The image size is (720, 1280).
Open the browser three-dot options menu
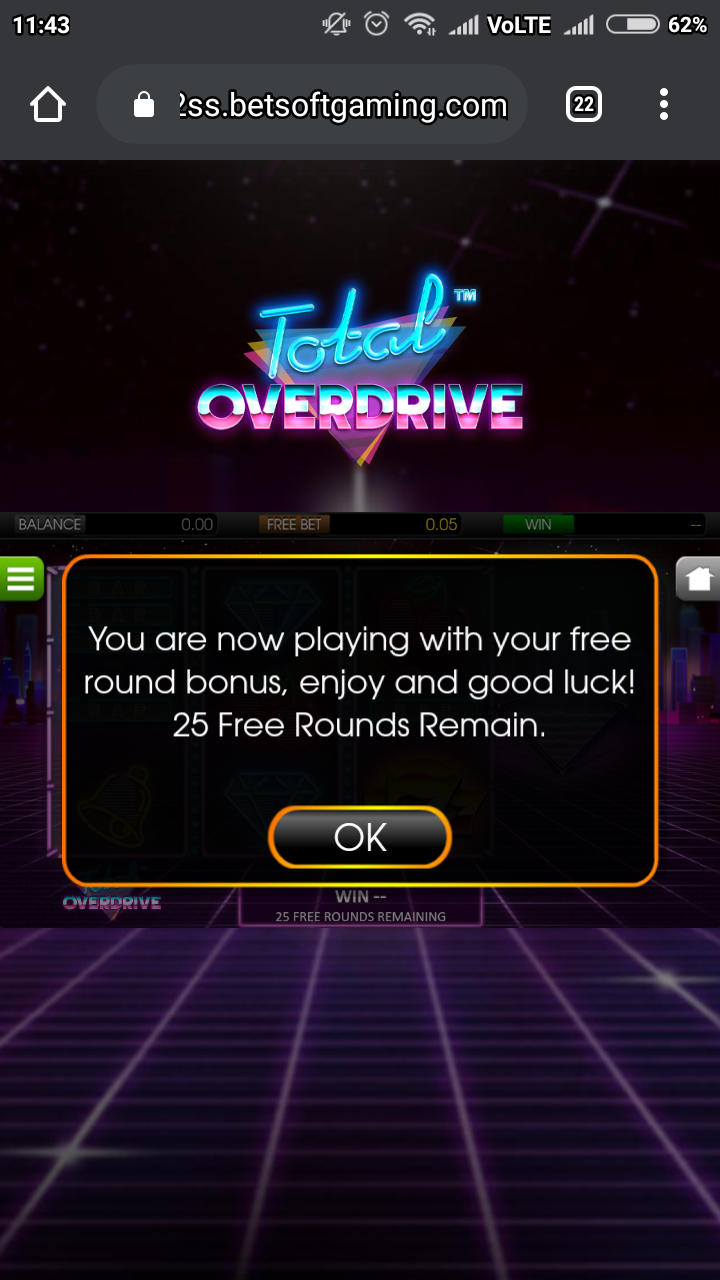[x=664, y=104]
